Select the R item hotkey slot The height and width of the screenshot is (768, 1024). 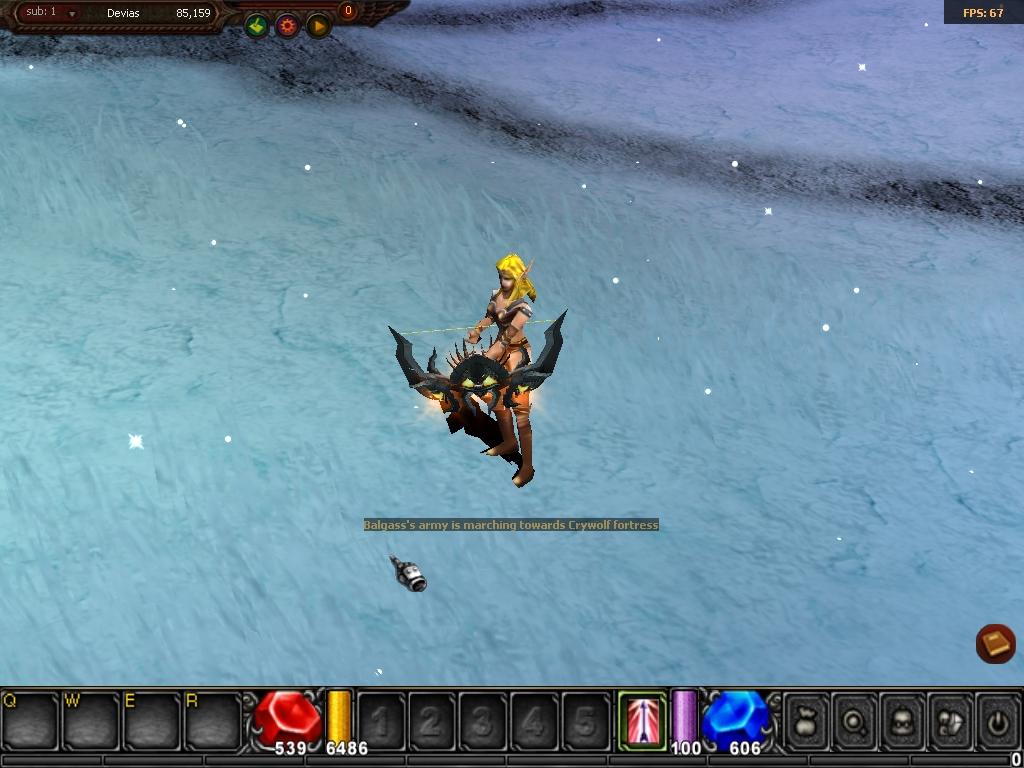211,719
